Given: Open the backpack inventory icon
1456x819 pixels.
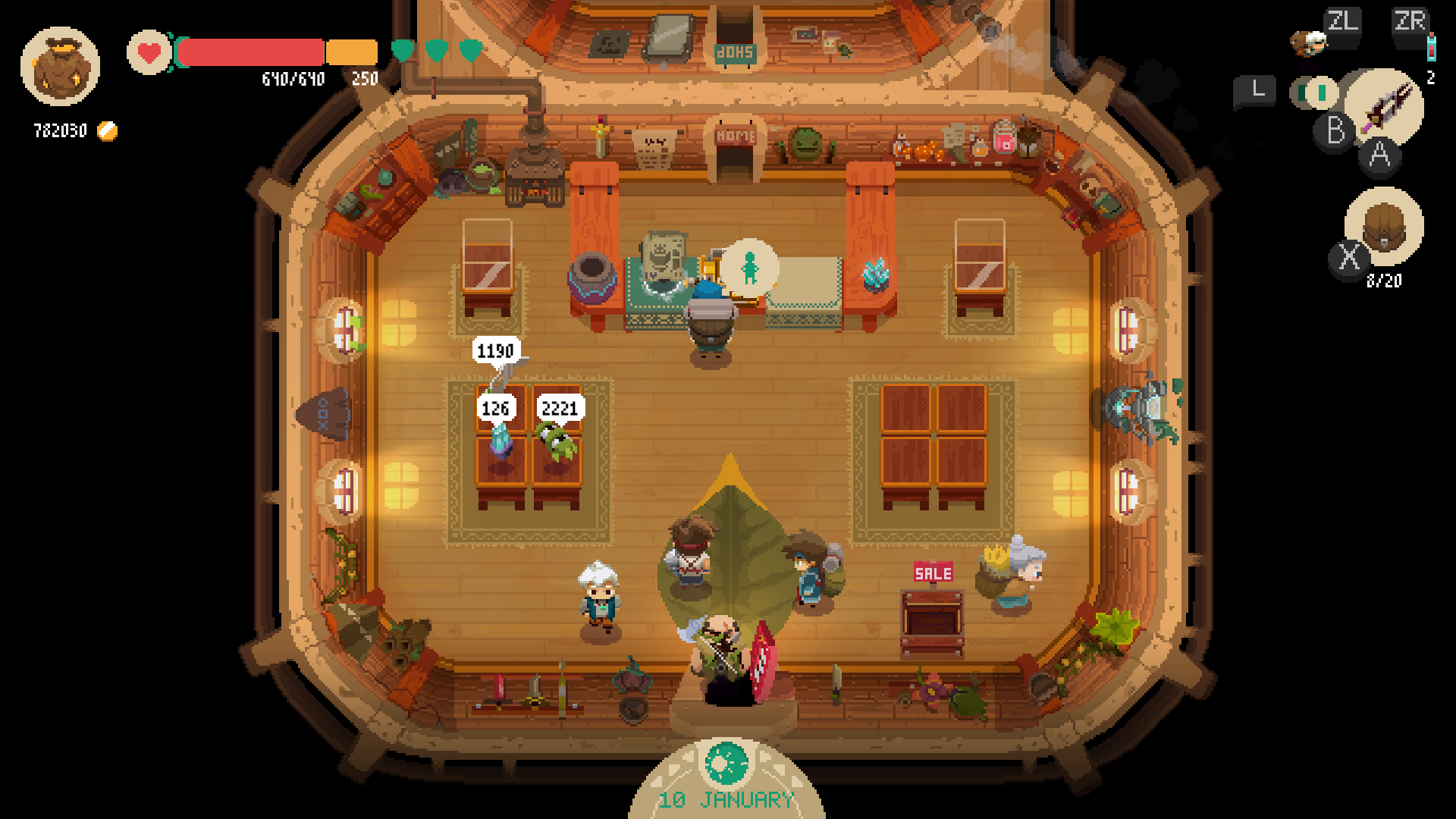Looking at the screenshot, I should coord(1384,225).
